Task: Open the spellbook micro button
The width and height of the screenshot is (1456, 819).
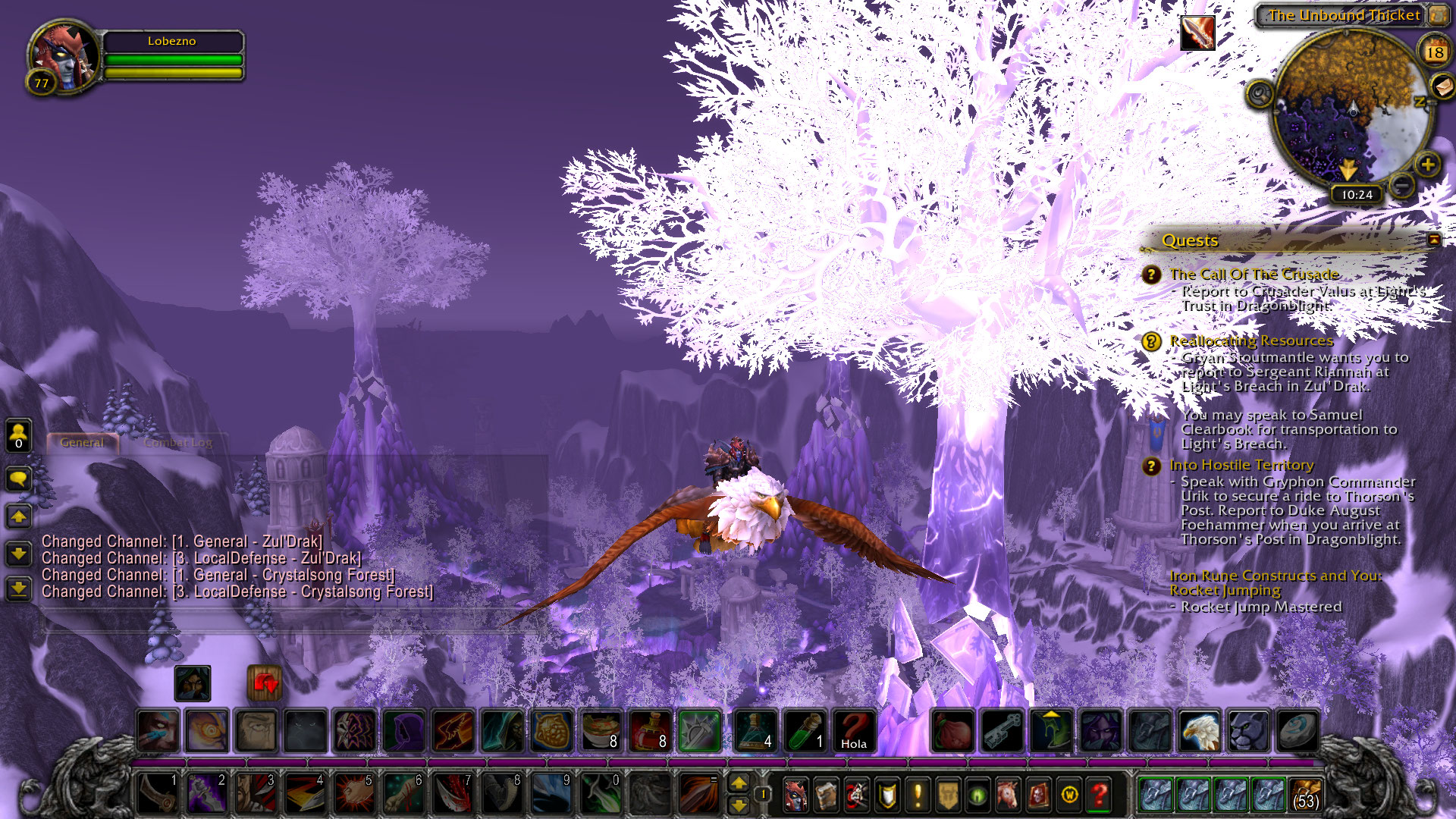Action: [826, 795]
